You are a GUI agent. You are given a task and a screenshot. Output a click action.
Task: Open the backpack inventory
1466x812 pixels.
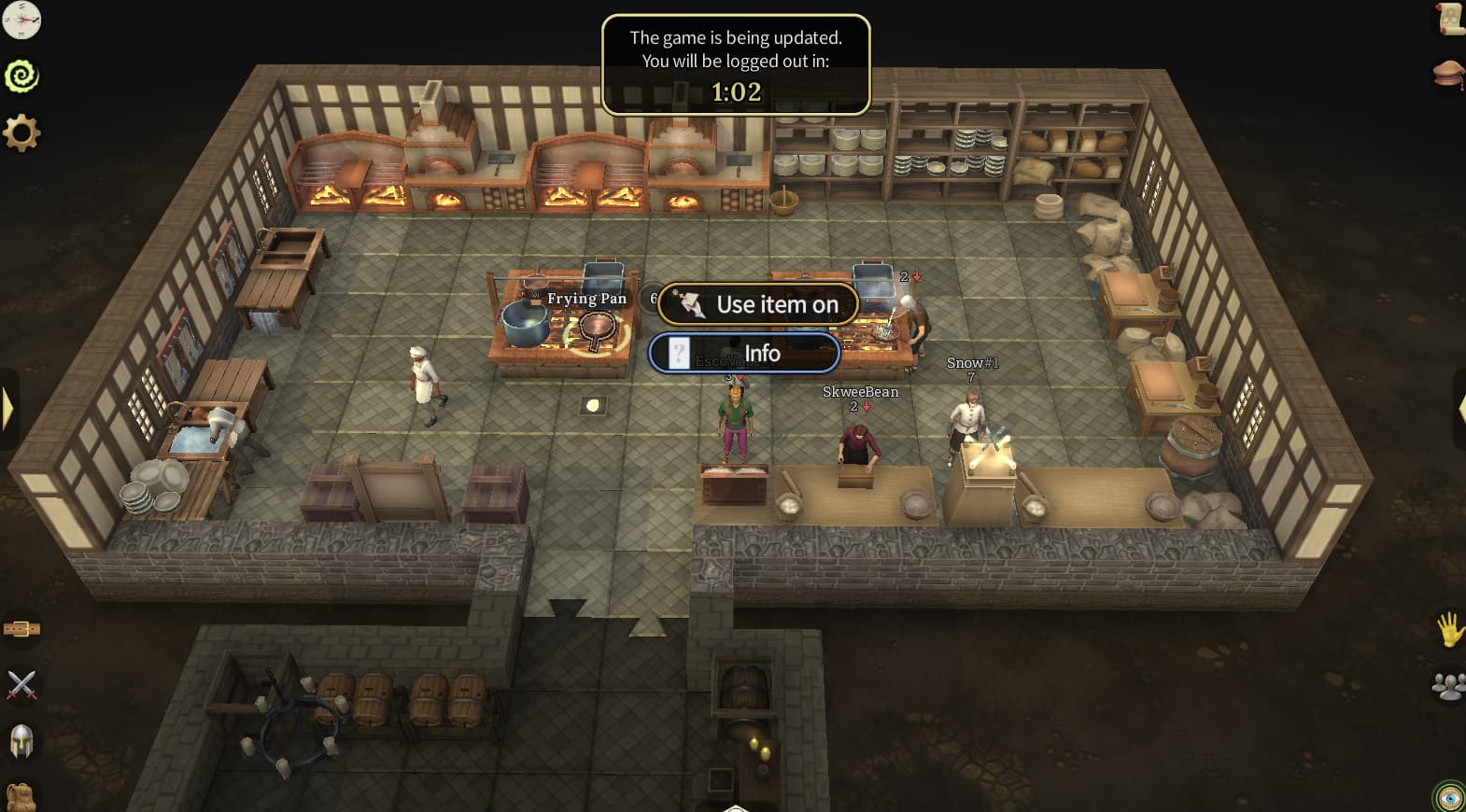pyautogui.click(x=21, y=796)
